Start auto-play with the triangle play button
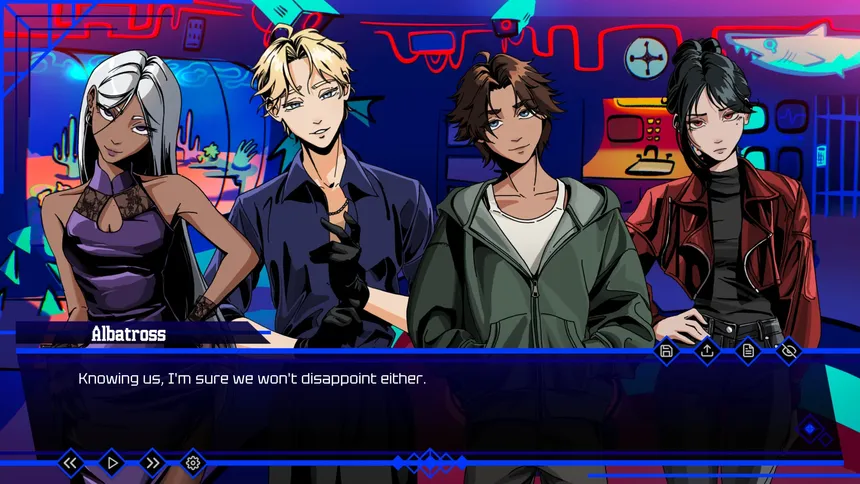 point(112,463)
